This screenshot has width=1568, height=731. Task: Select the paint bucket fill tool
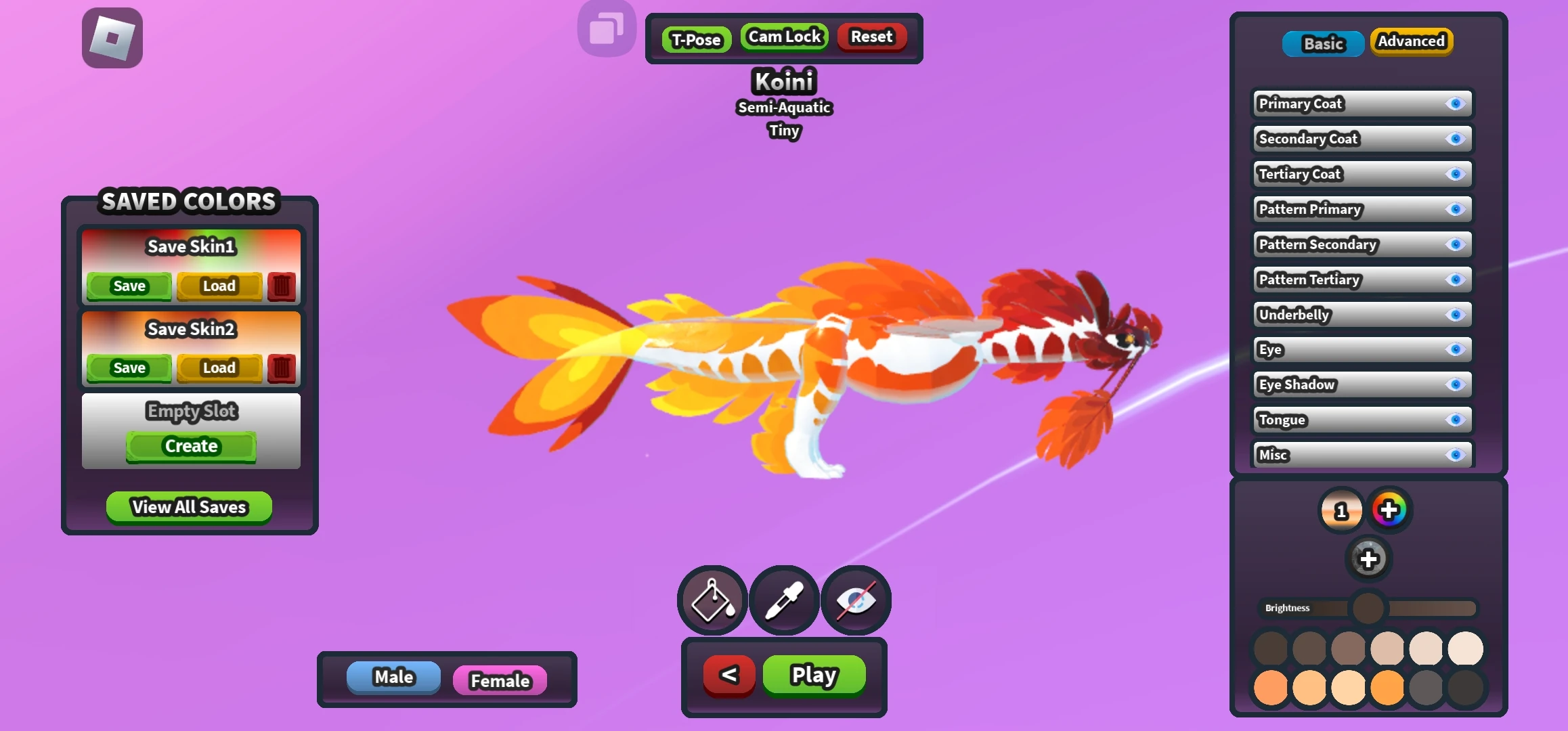pos(712,600)
